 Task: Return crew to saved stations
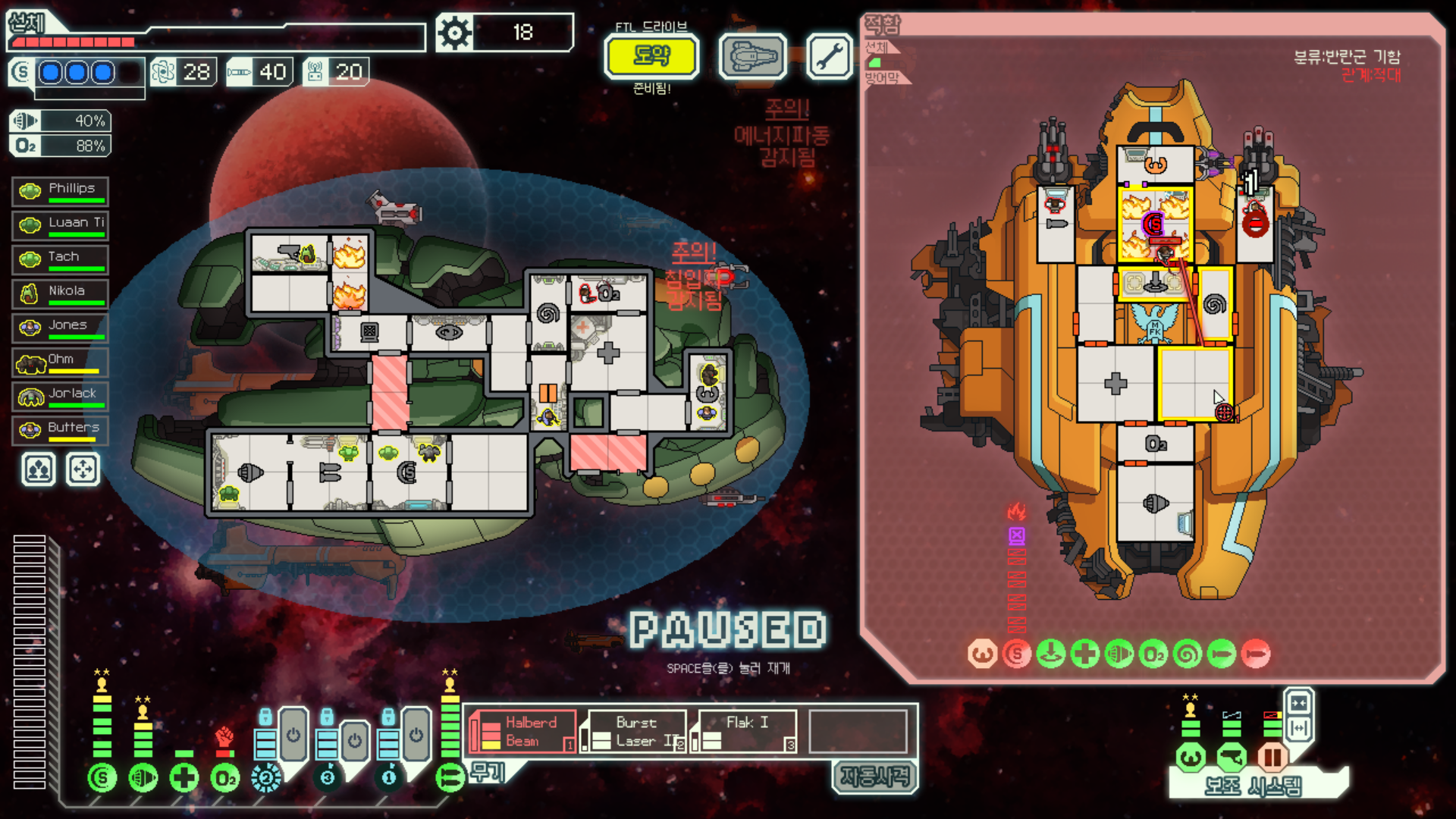[x=83, y=469]
